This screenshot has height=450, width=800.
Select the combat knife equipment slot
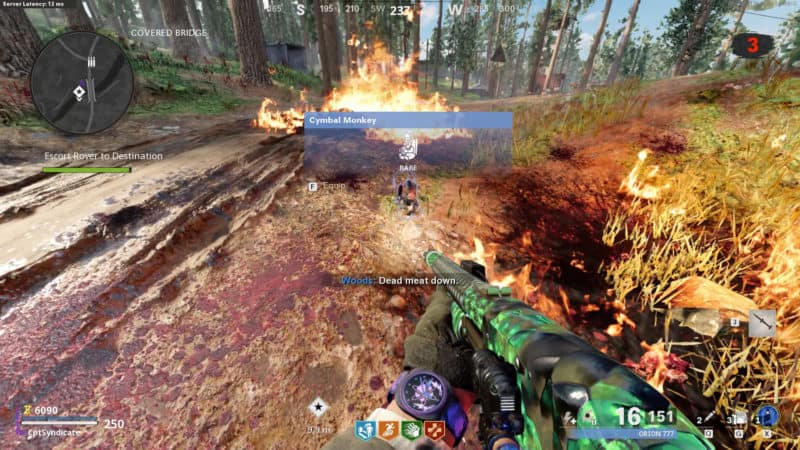point(762,322)
